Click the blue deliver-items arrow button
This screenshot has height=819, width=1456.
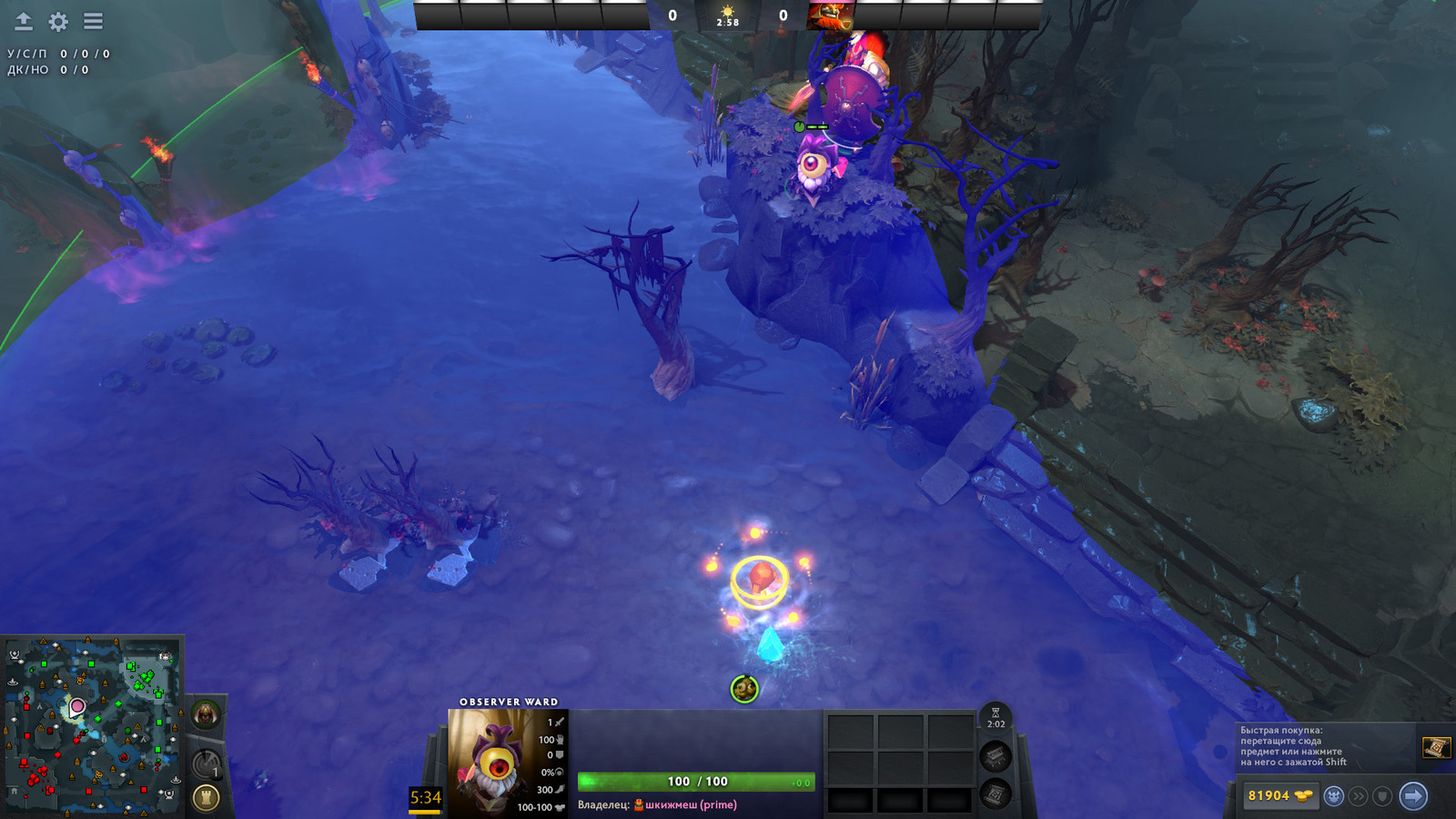coord(1413,796)
